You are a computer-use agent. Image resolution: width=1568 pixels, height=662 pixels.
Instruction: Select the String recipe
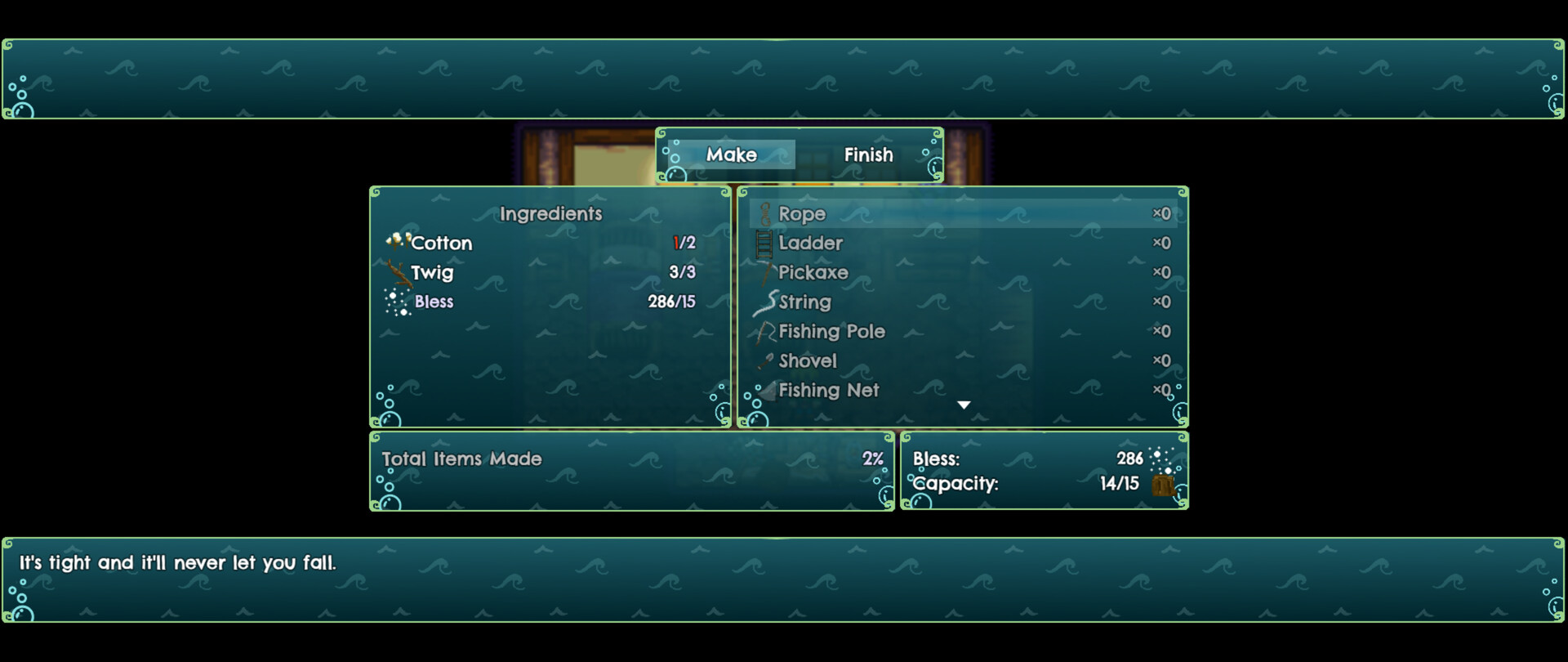[804, 302]
